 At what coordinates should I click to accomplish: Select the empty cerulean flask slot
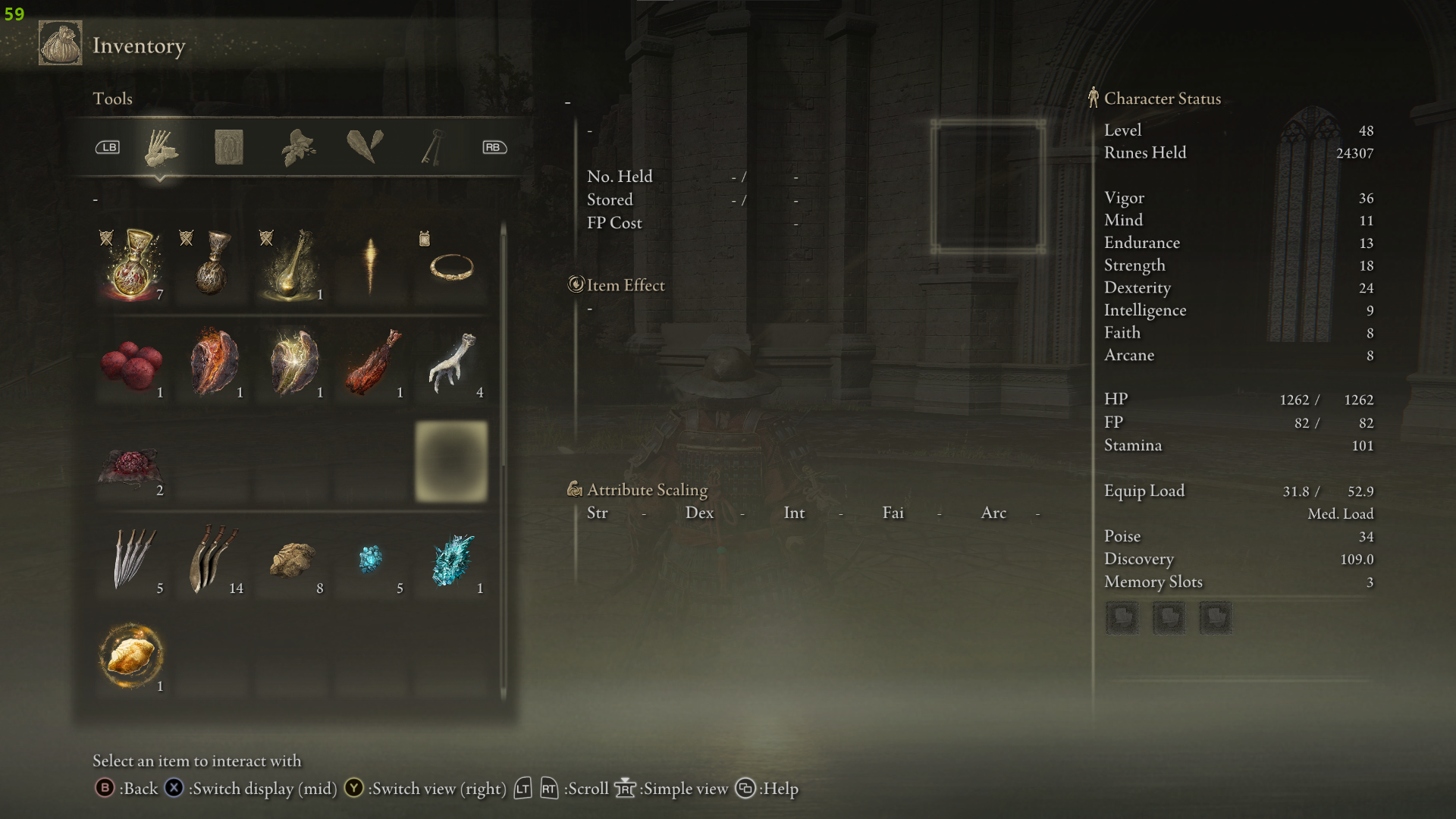pyautogui.click(x=212, y=265)
